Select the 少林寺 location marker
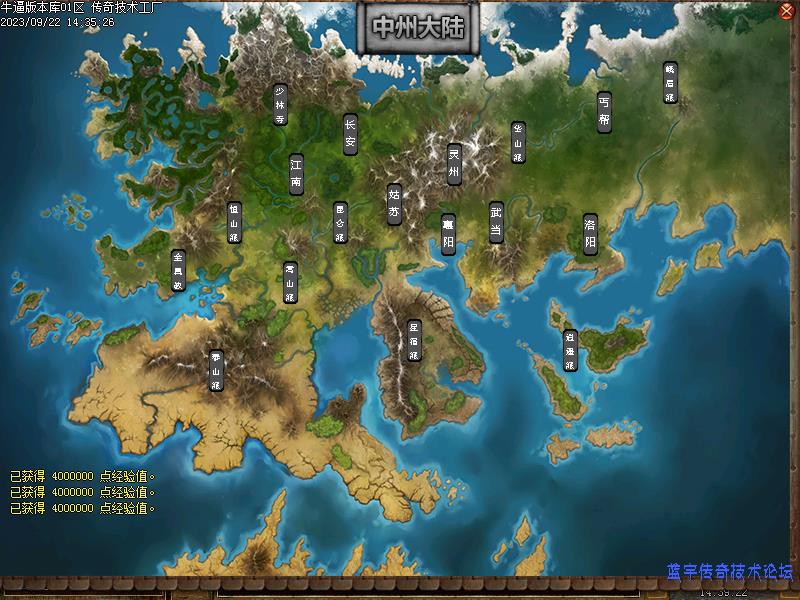 (280, 104)
